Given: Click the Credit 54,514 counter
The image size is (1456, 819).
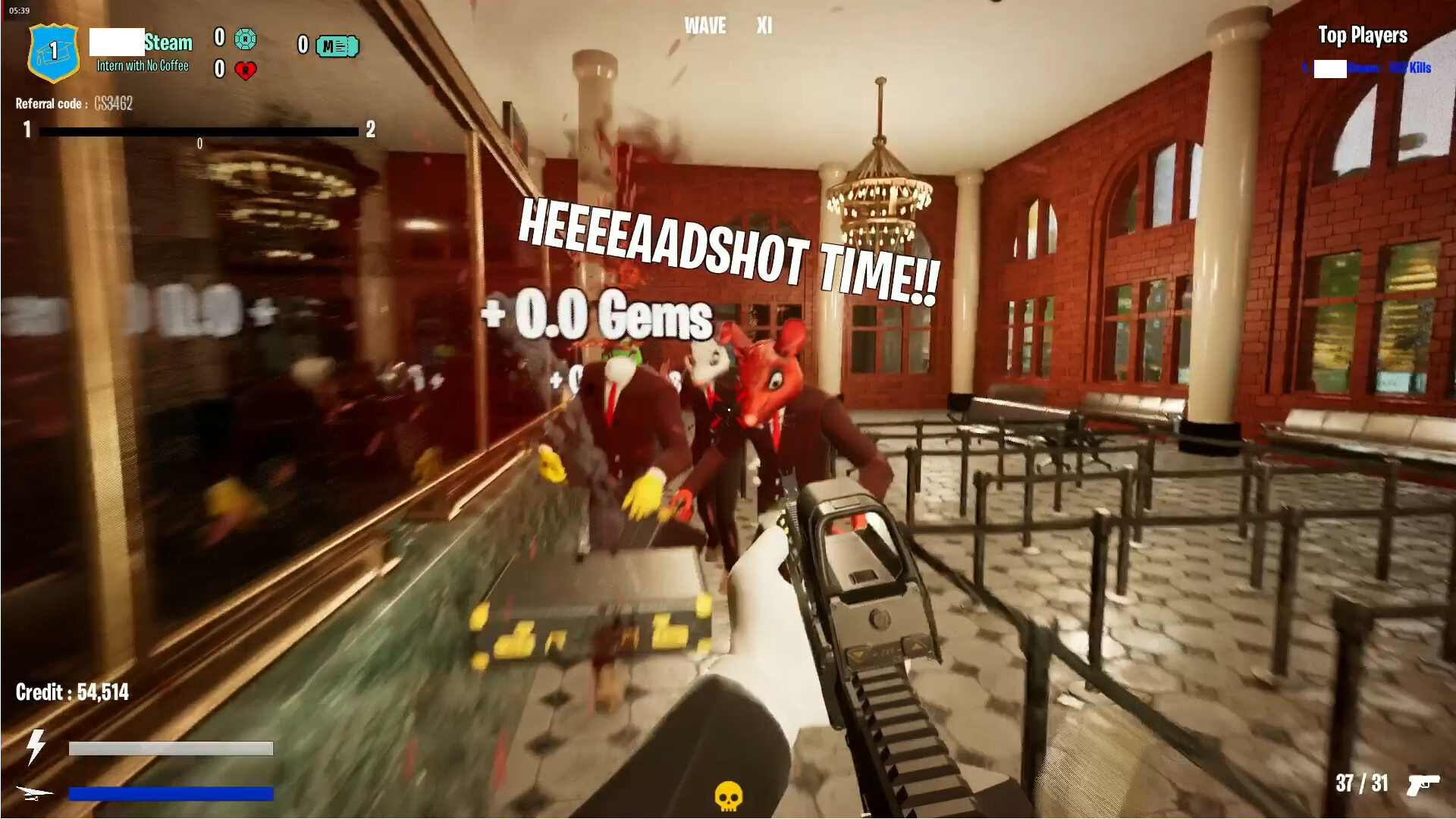Looking at the screenshot, I should [73, 692].
